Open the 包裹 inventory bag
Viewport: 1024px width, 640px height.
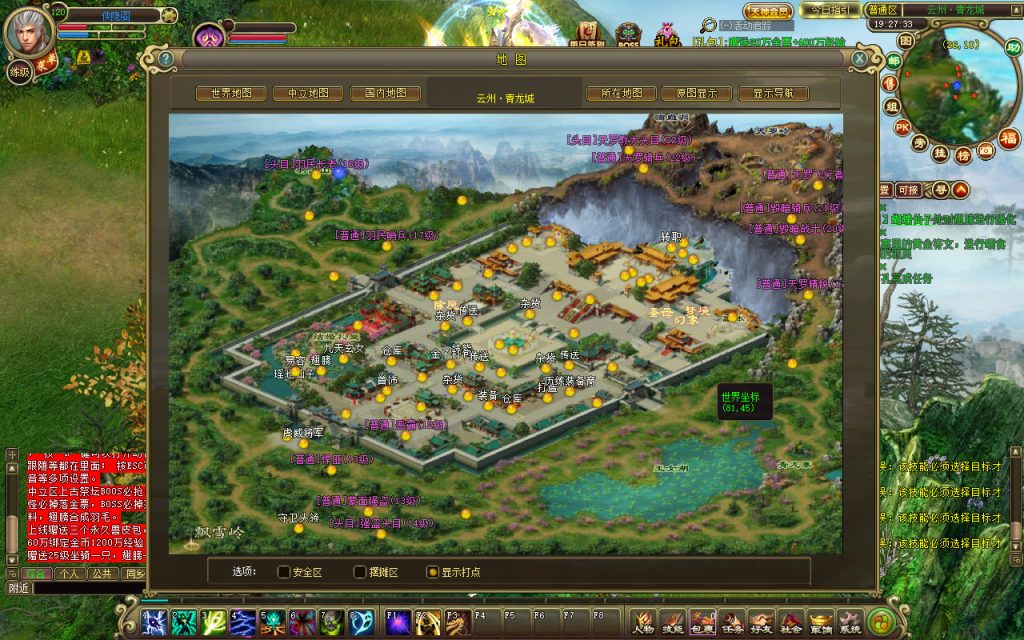coord(702,622)
